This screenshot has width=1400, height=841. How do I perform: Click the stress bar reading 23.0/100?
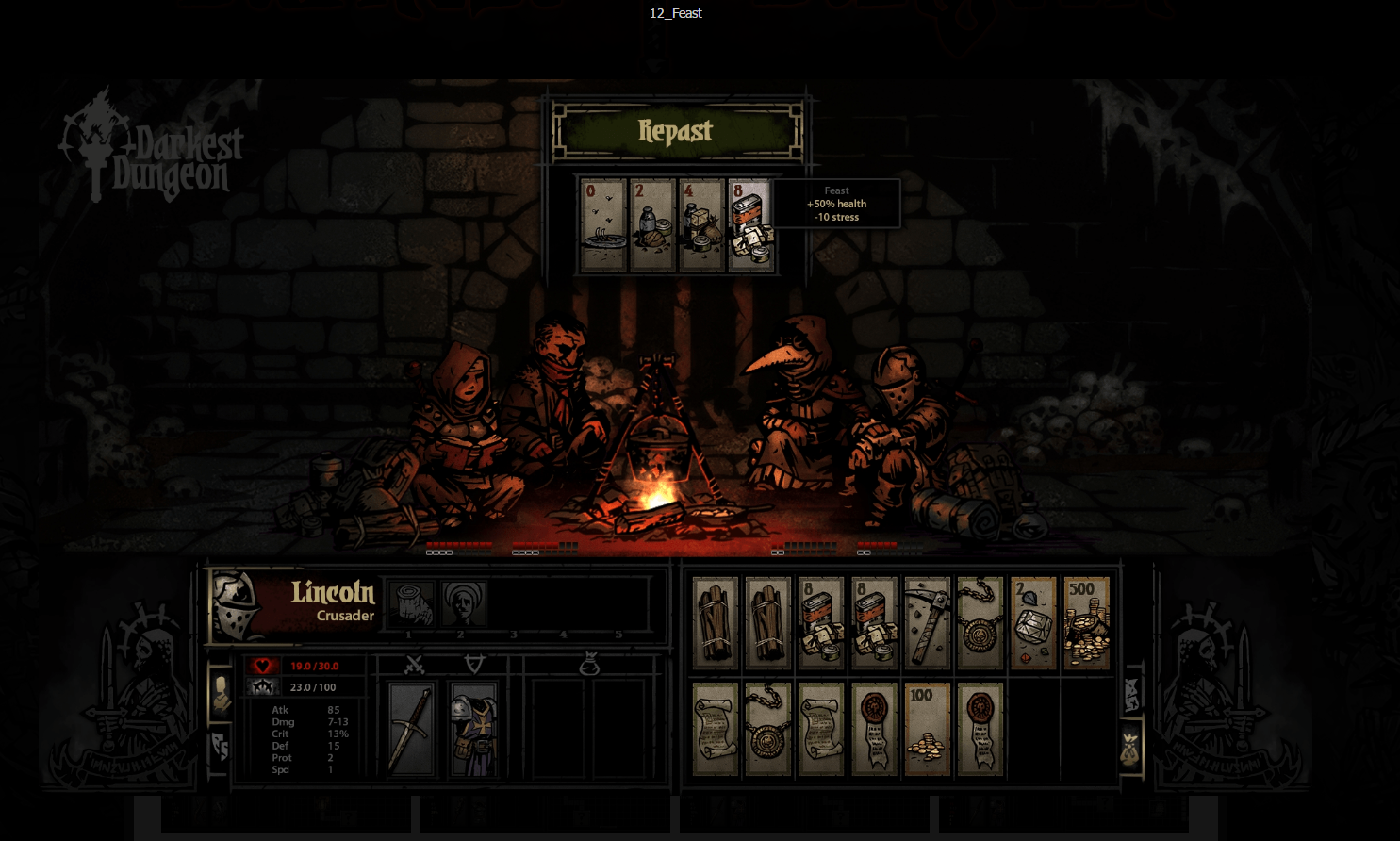[311, 686]
